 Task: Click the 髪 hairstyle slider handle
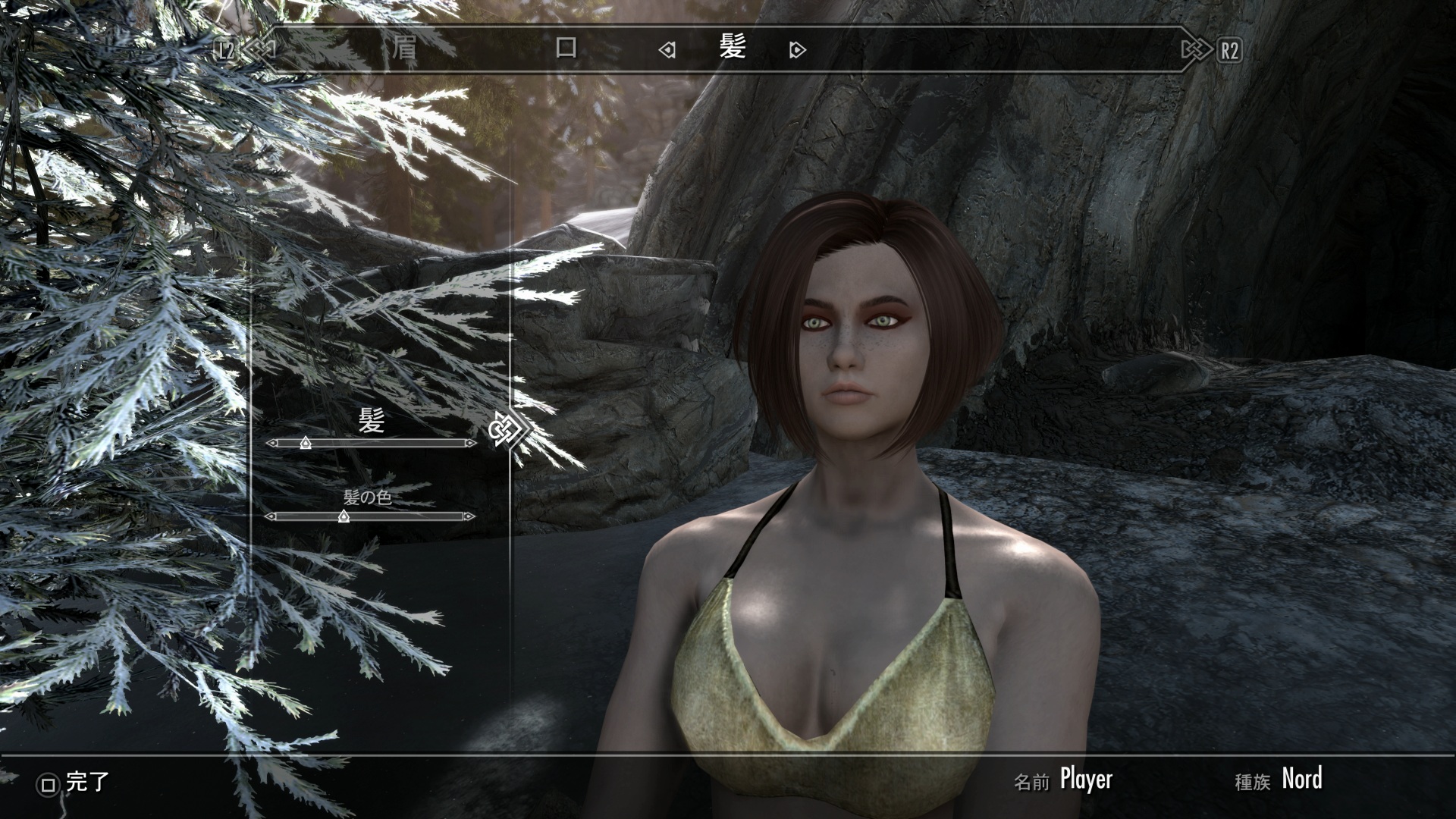coord(305,442)
